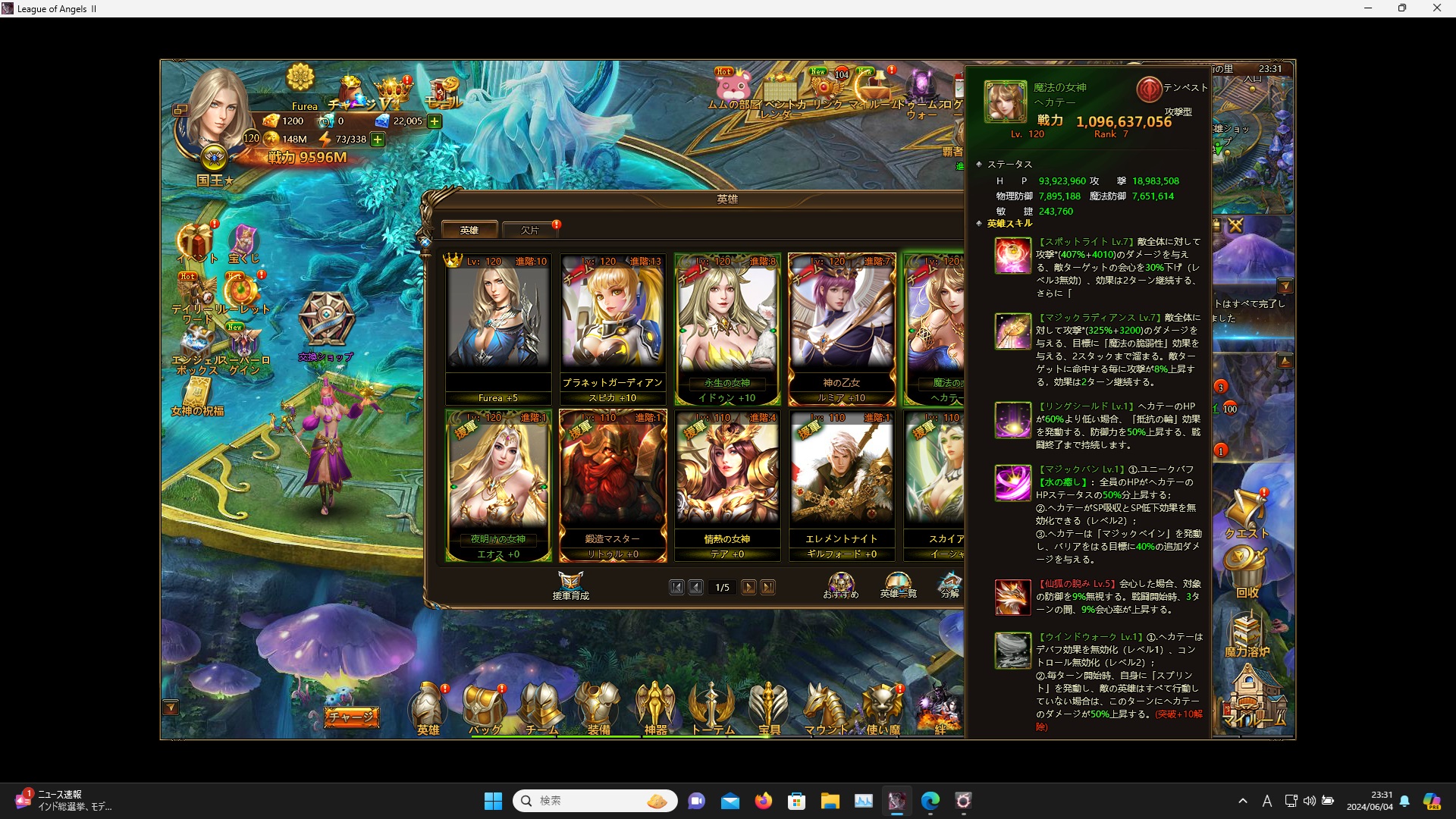Jump to the last page with double-arrow button
This screenshot has width=1456, height=819.
[768, 587]
